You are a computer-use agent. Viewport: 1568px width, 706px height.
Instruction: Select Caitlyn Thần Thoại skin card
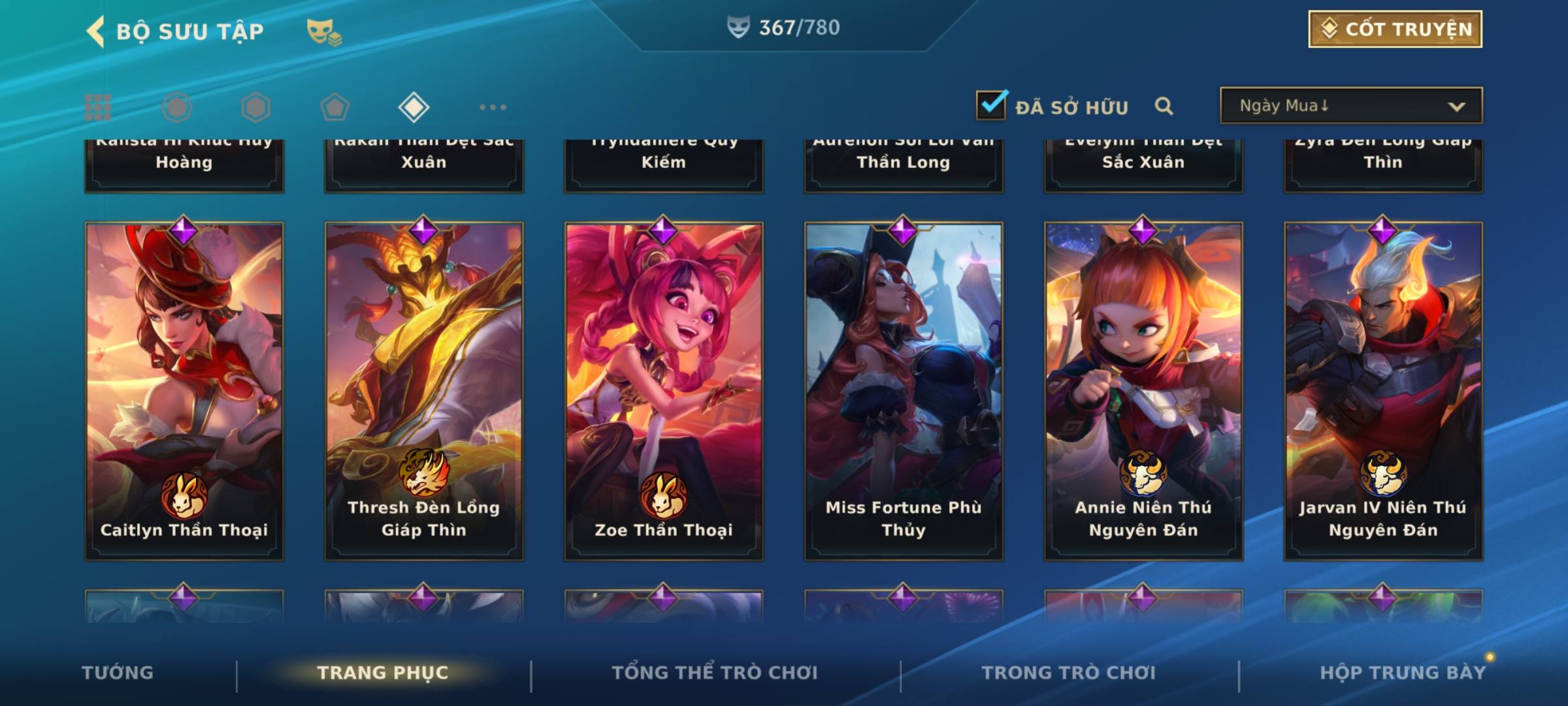coord(184,391)
